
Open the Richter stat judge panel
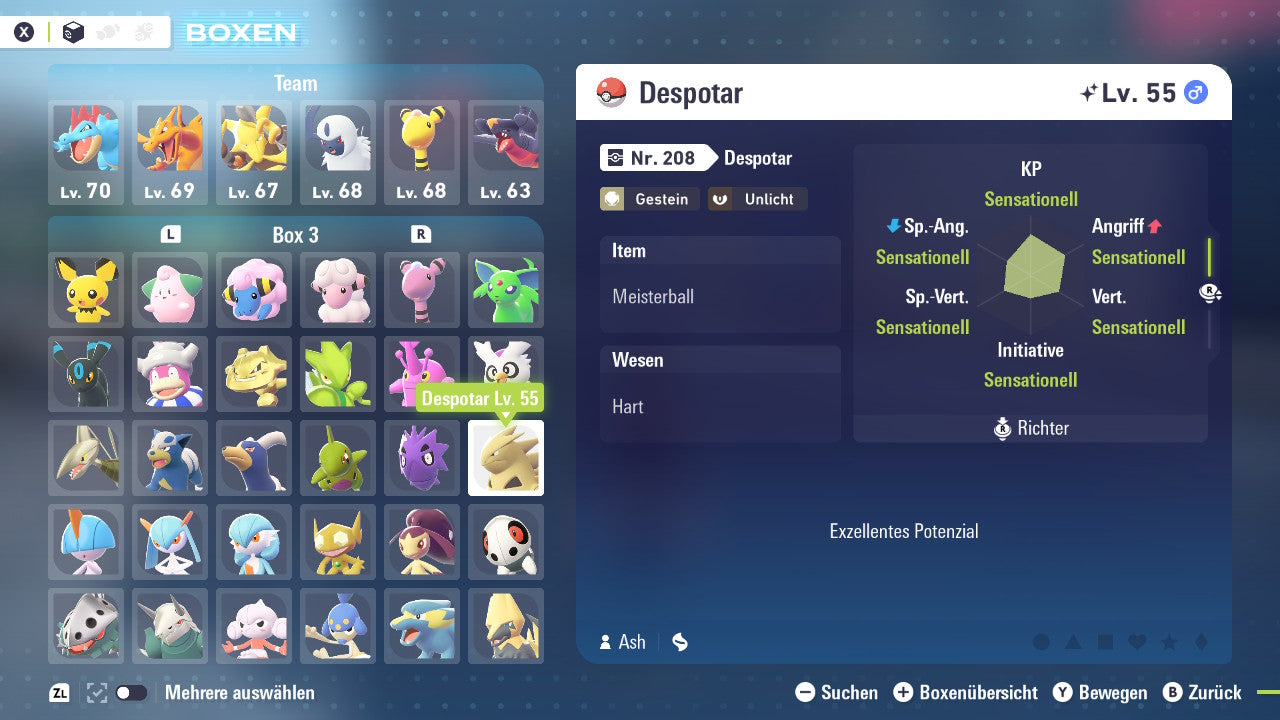[x=1030, y=428]
